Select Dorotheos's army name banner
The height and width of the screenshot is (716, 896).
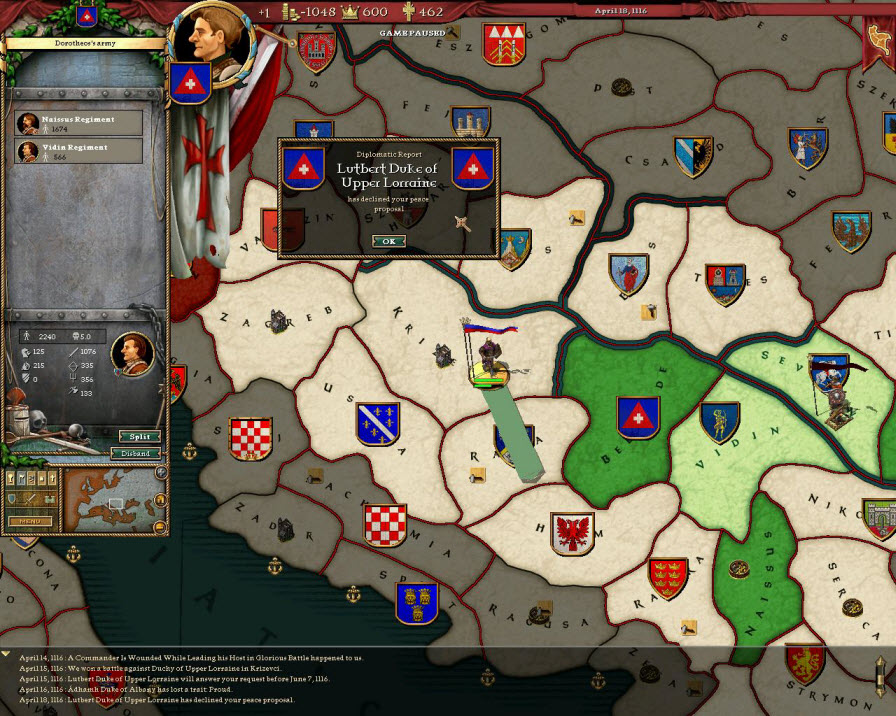click(83, 43)
